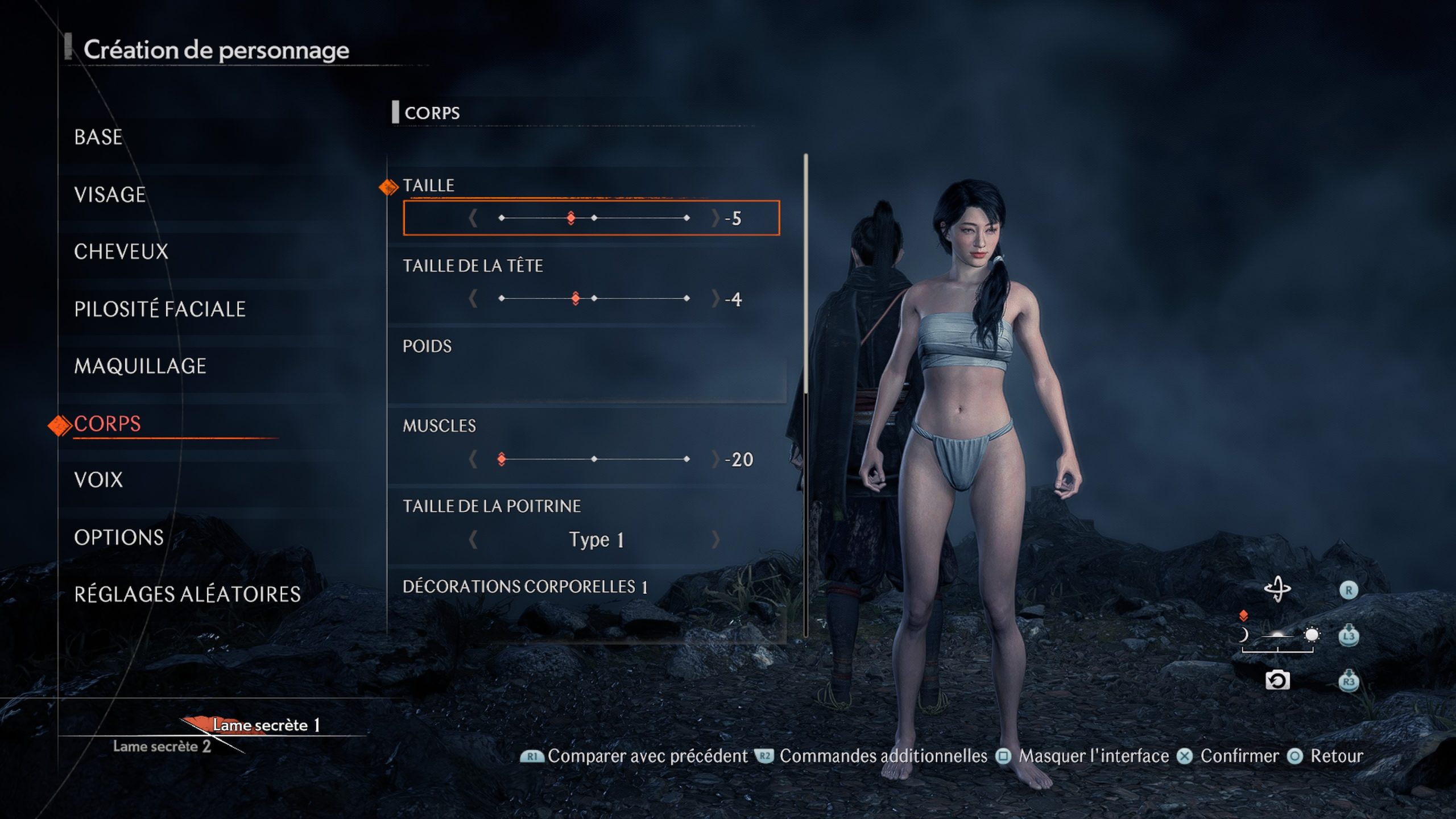Click the TAILLE slider track

coord(594,218)
